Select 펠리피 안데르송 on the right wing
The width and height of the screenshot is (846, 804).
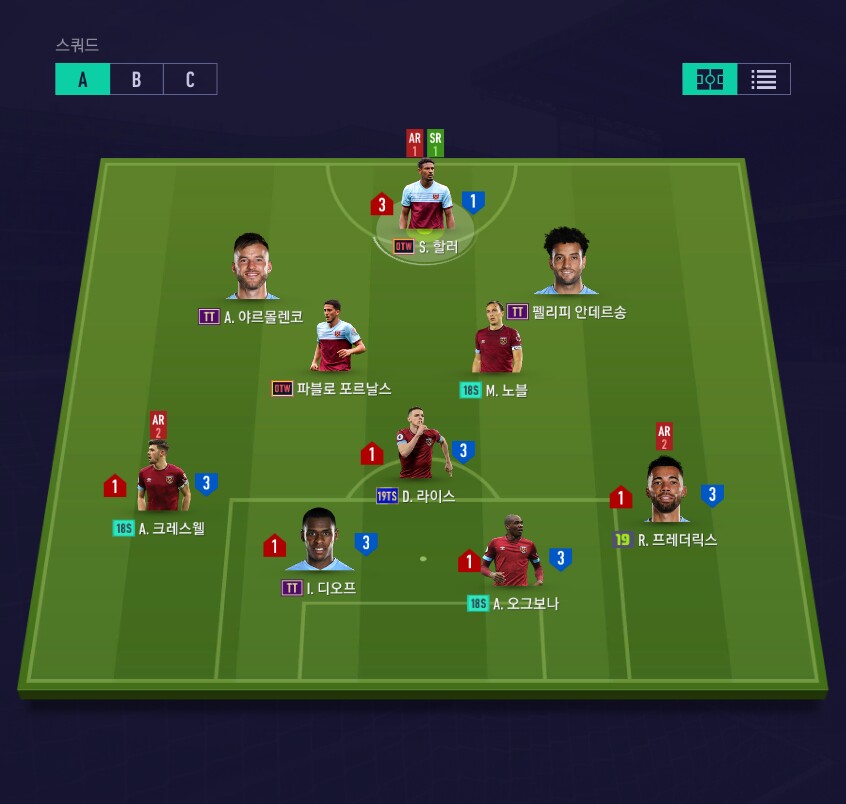click(567, 264)
